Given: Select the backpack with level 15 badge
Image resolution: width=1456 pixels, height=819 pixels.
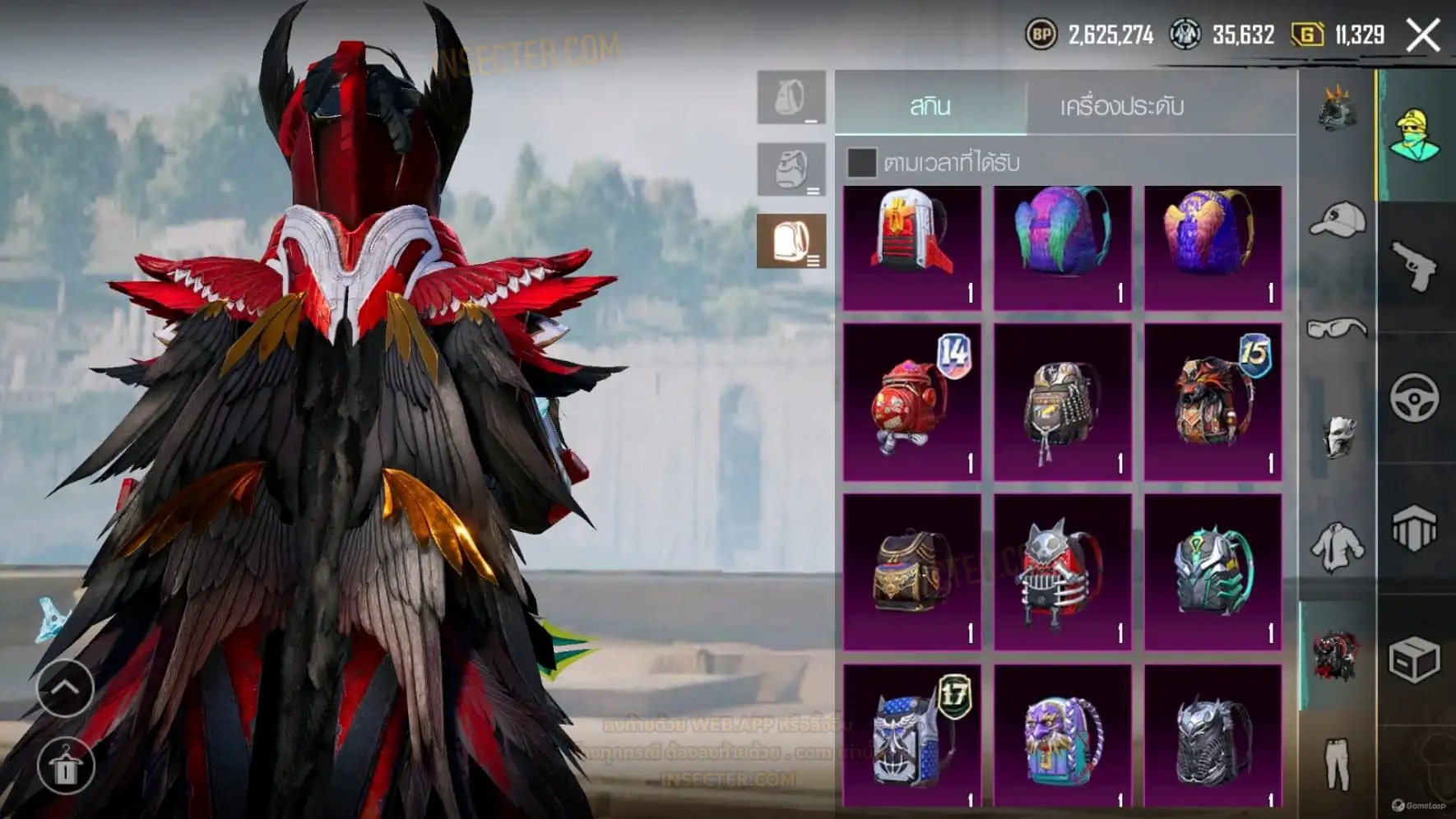Looking at the screenshot, I should click(1213, 401).
